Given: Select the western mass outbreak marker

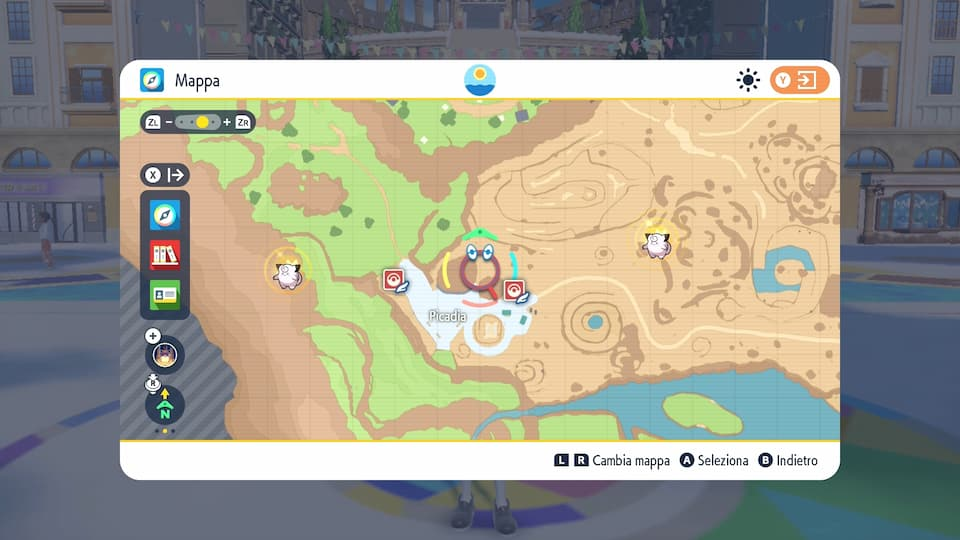Looking at the screenshot, I should [288, 271].
